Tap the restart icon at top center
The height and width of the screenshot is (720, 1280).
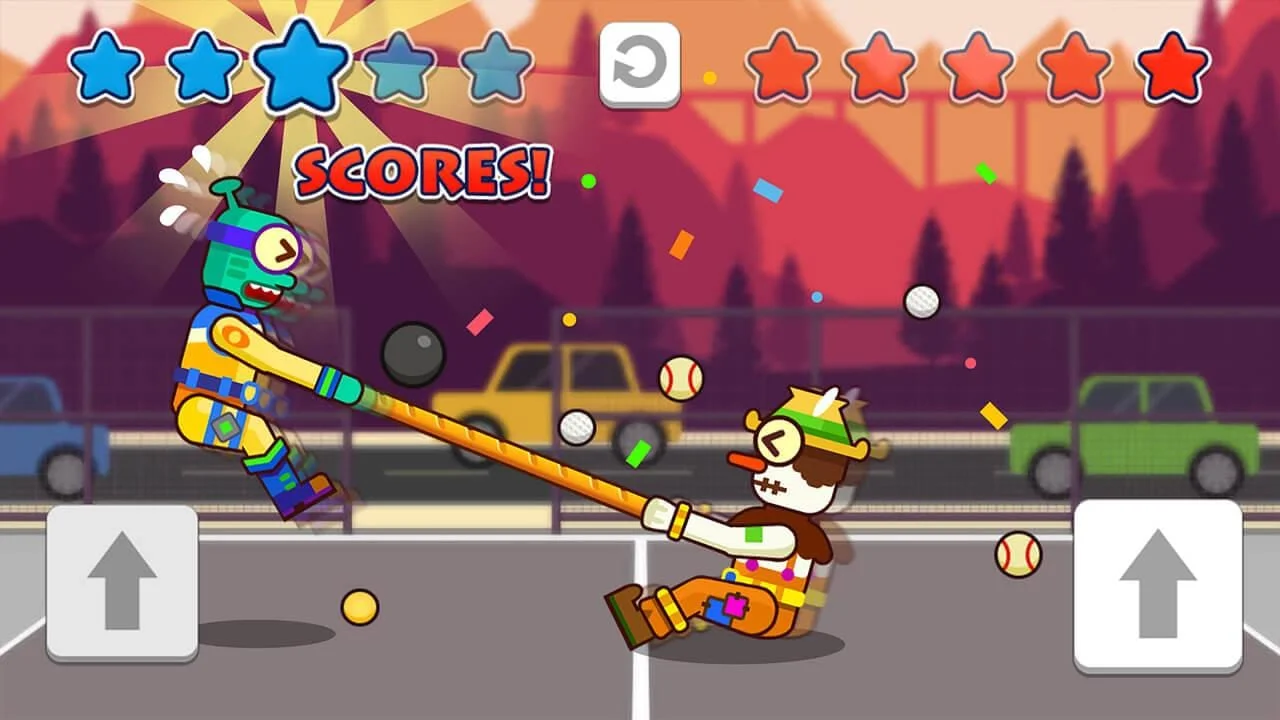click(641, 64)
